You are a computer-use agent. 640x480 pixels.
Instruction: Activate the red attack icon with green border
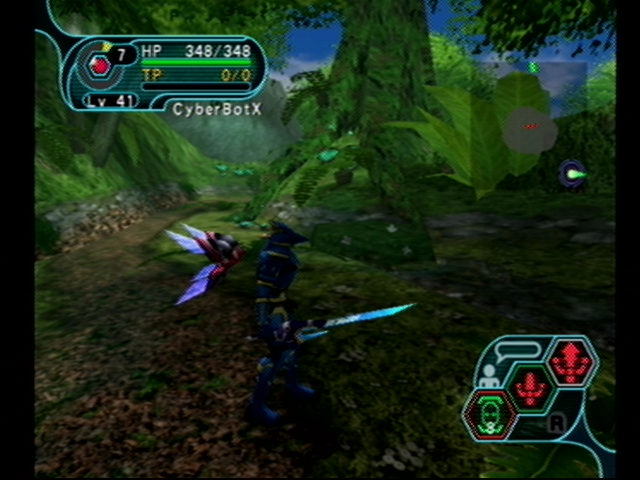click(x=530, y=387)
